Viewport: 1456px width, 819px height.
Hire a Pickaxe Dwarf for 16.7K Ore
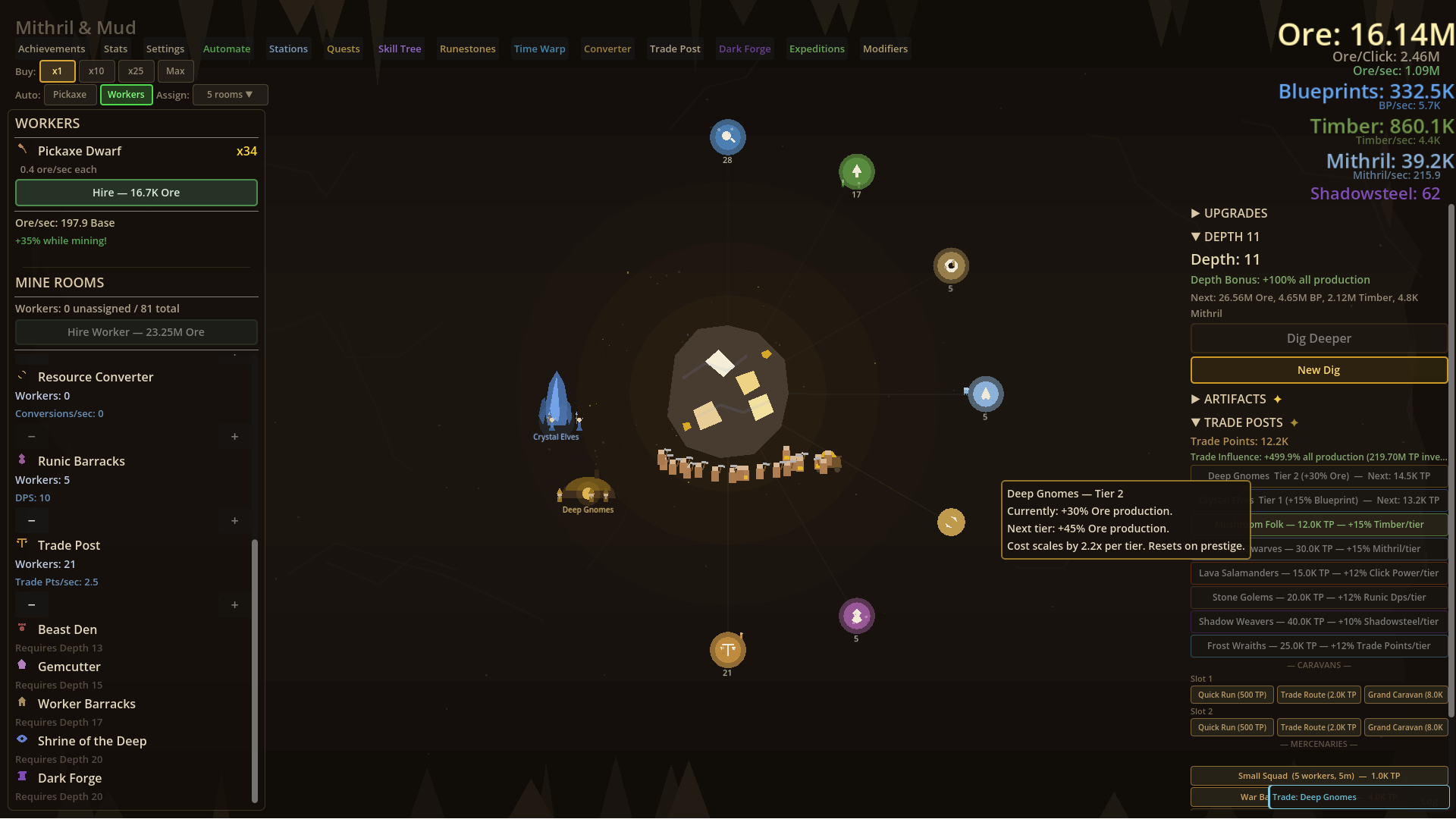click(136, 193)
